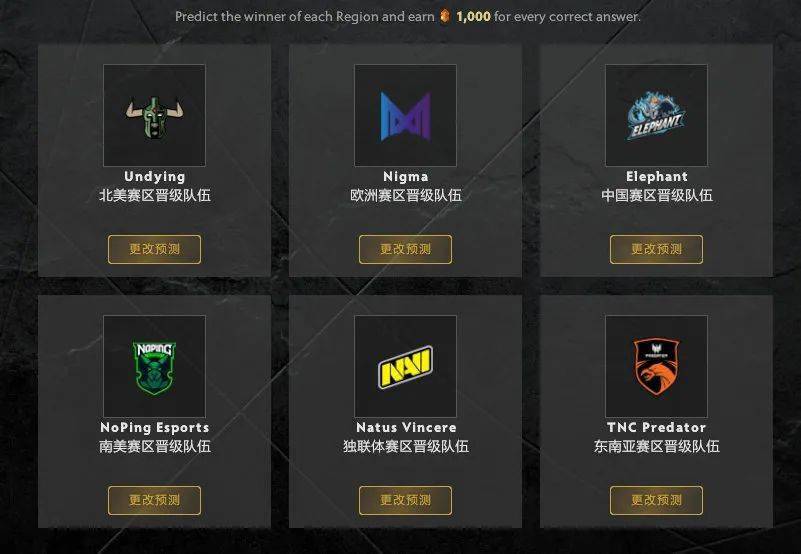Change the TNC Predator prediction
Image resolution: width=801 pixels, height=554 pixels.
(x=656, y=500)
